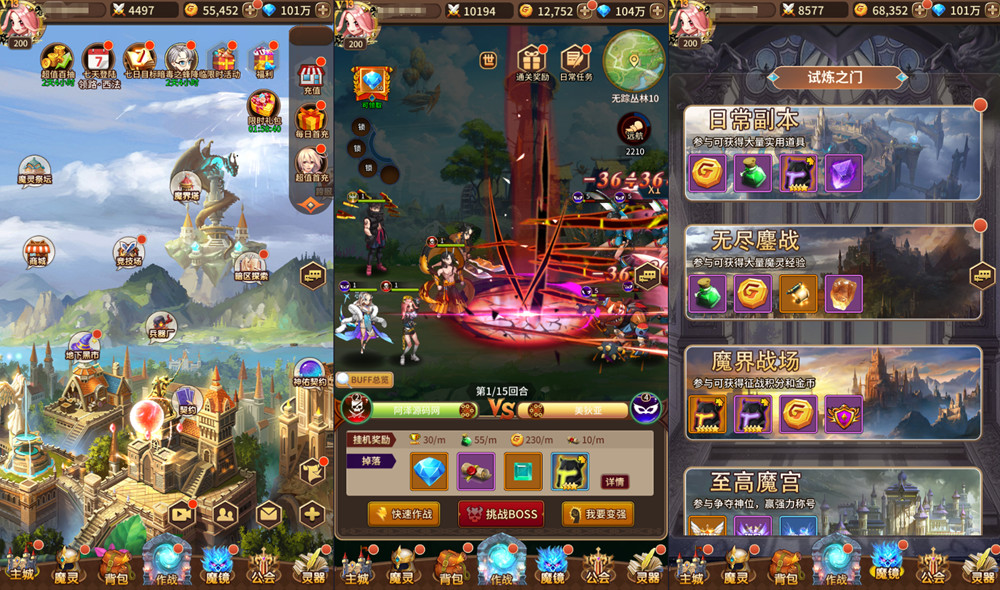
Task: Tap the 快速作战 quick battle button
Action: (x=404, y=514)
